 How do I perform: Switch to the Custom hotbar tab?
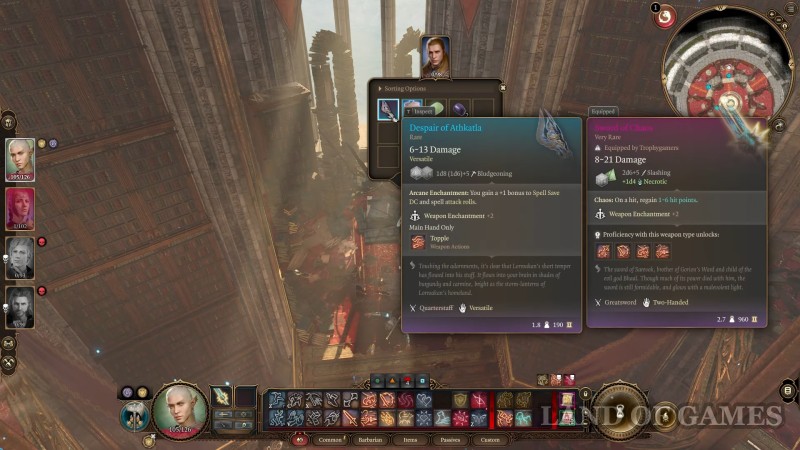(x=490, y=439)
